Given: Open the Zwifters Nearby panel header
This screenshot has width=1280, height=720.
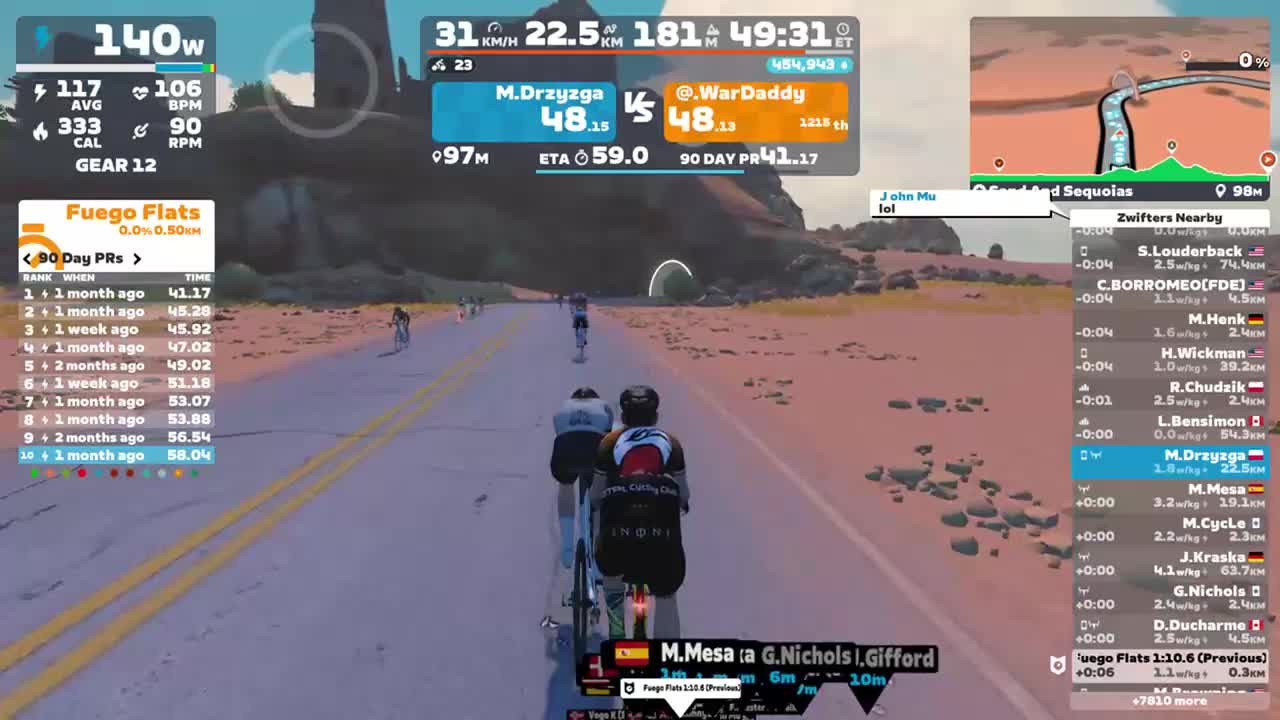Looking at the screenshot, I should [1170, 217].
